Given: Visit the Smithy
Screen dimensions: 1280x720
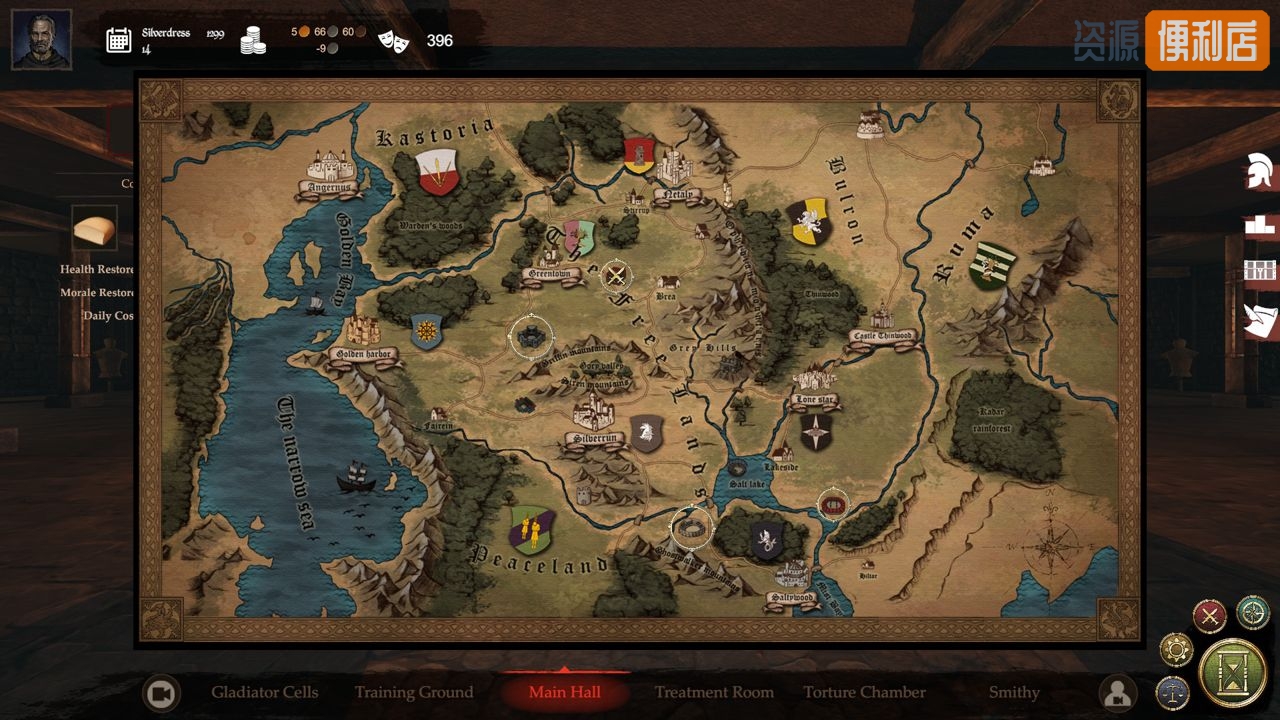Looking at the screenshot, I should tap(1014, 692).
